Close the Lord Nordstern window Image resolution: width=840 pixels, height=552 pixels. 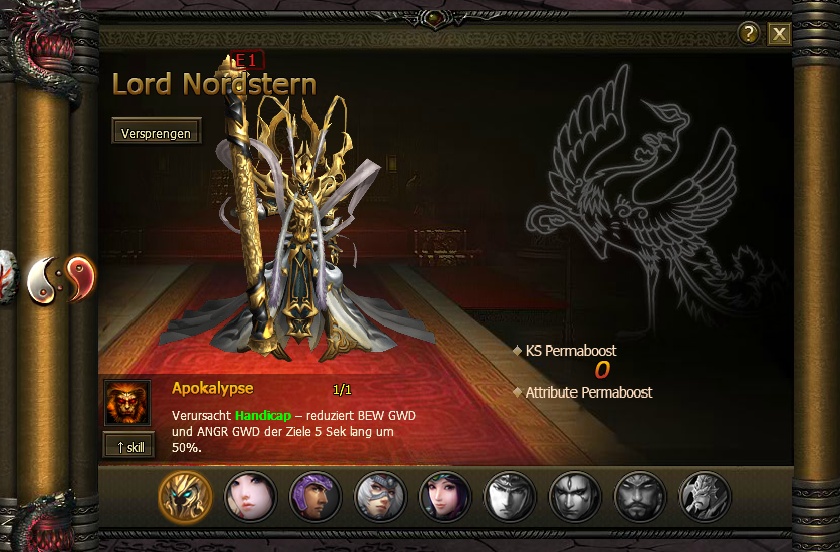point(779,35)
